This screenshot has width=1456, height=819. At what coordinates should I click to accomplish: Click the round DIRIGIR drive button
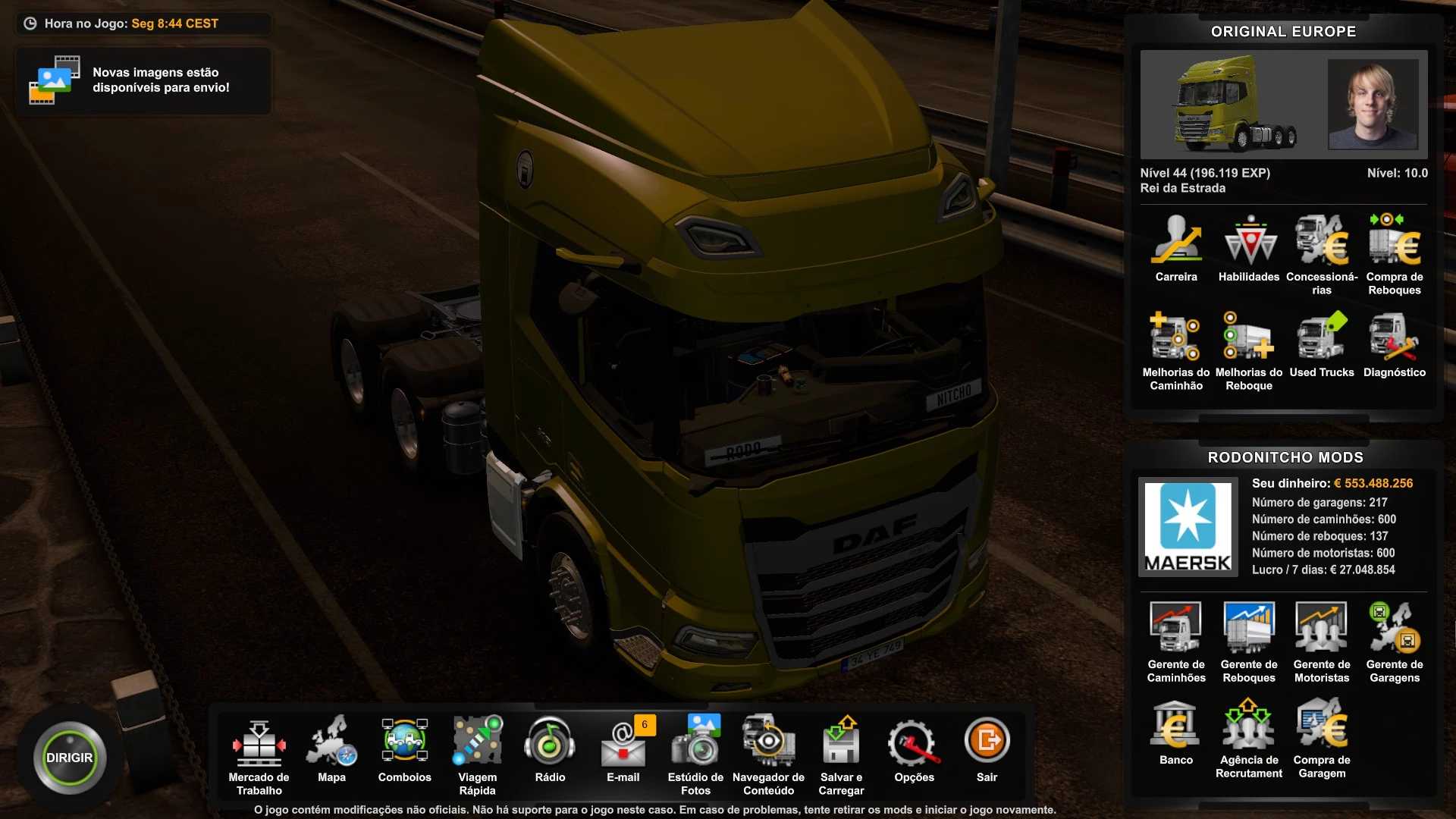69,758
